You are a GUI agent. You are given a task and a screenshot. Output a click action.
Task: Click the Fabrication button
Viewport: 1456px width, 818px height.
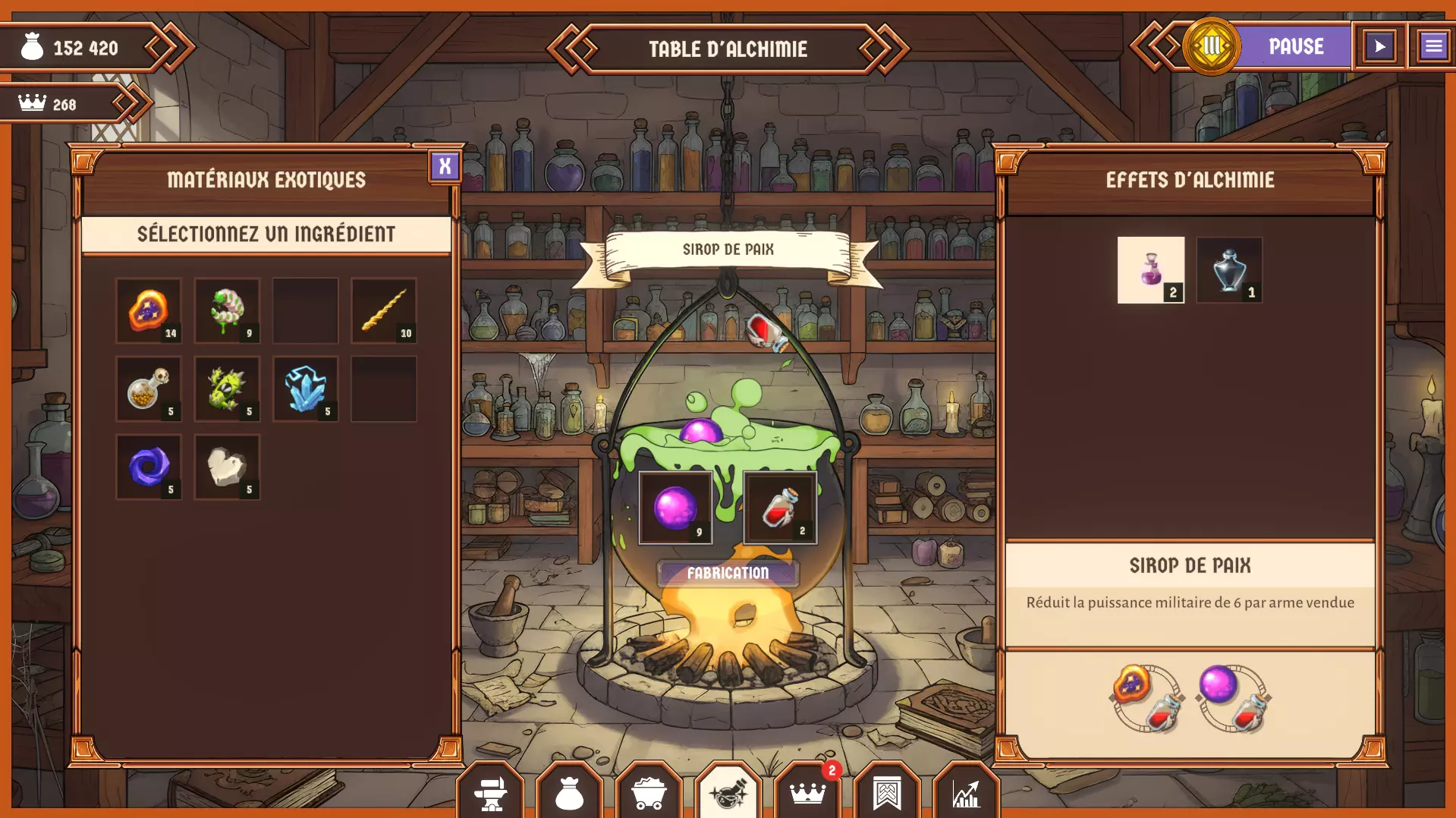coord(728,573)
